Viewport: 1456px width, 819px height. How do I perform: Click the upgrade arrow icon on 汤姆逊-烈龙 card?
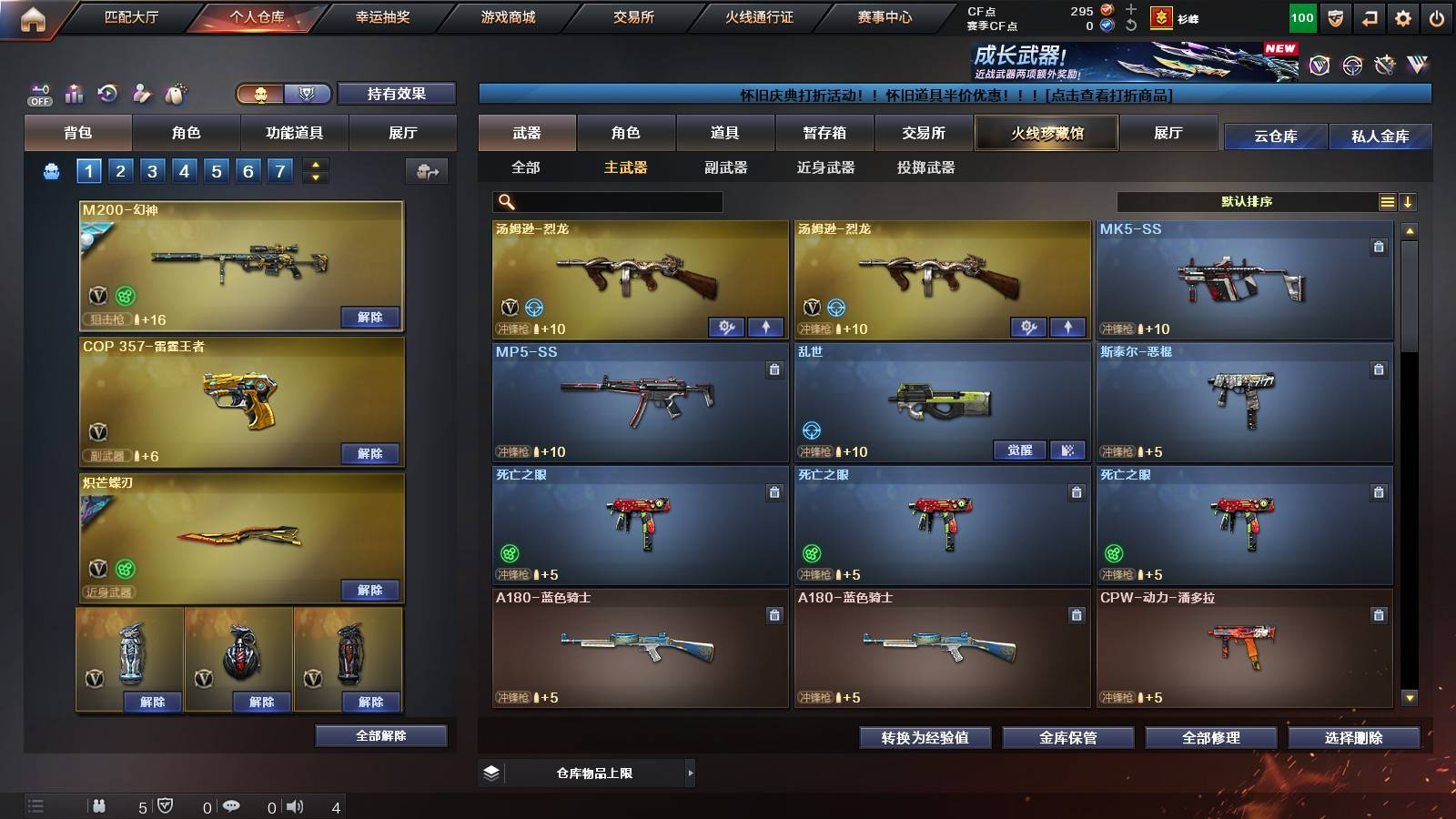tap(764, 326)
